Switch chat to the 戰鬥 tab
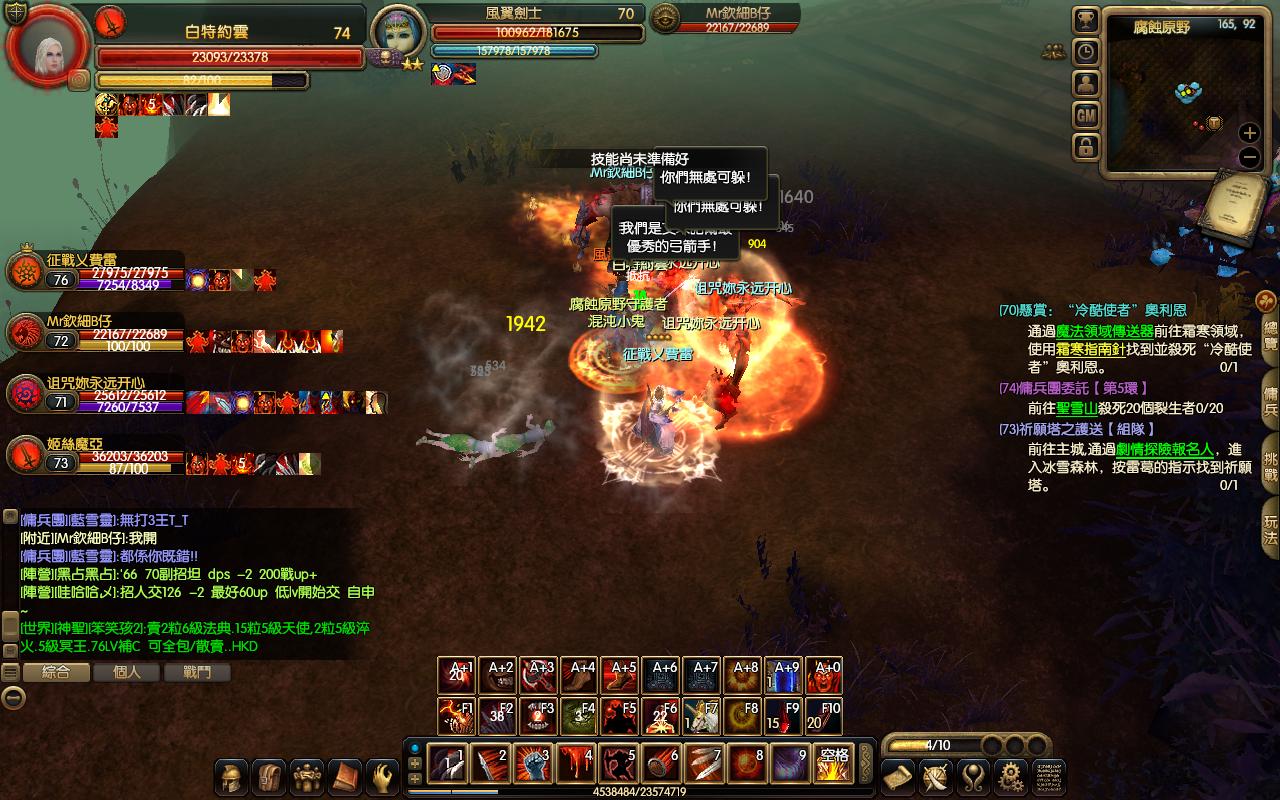 tap(197, 672)
